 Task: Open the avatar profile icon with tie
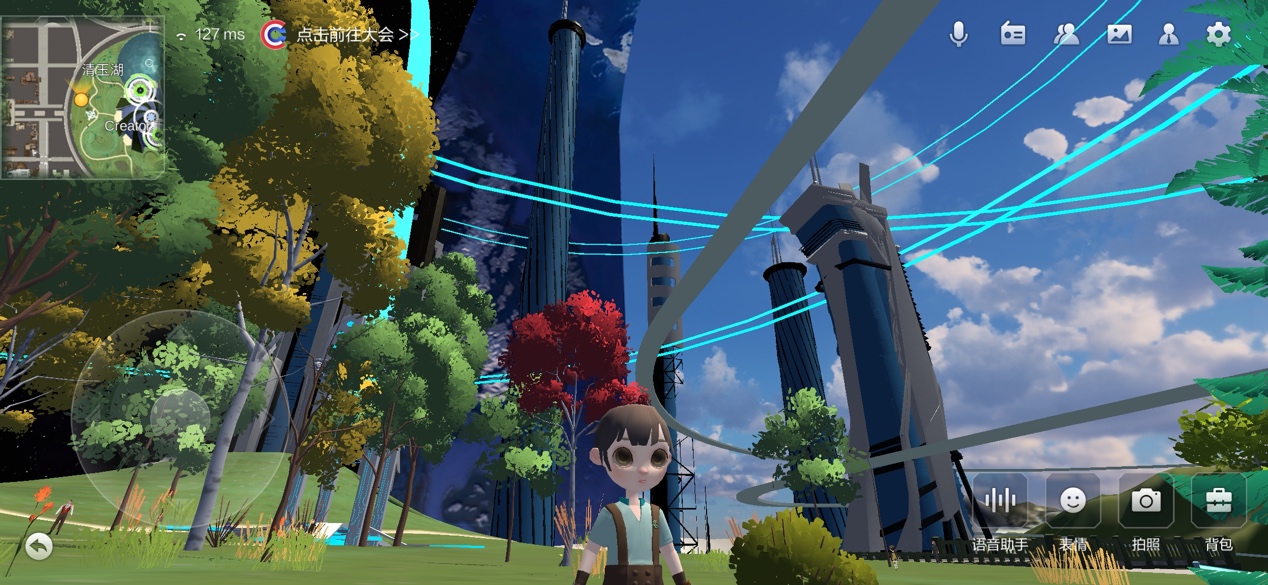pos(1168,34)
